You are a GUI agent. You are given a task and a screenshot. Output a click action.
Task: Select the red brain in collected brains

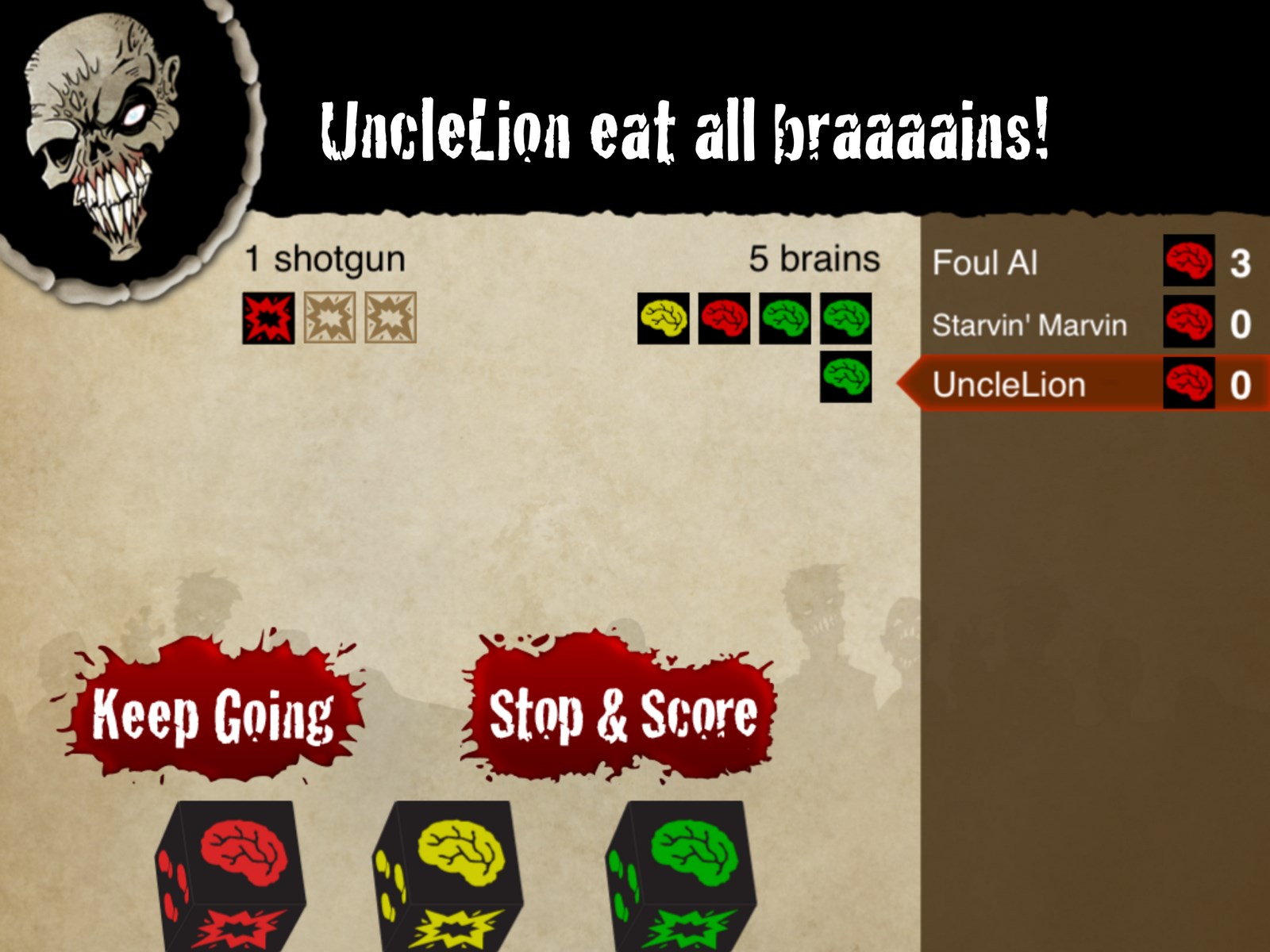(x=724, y=318)
